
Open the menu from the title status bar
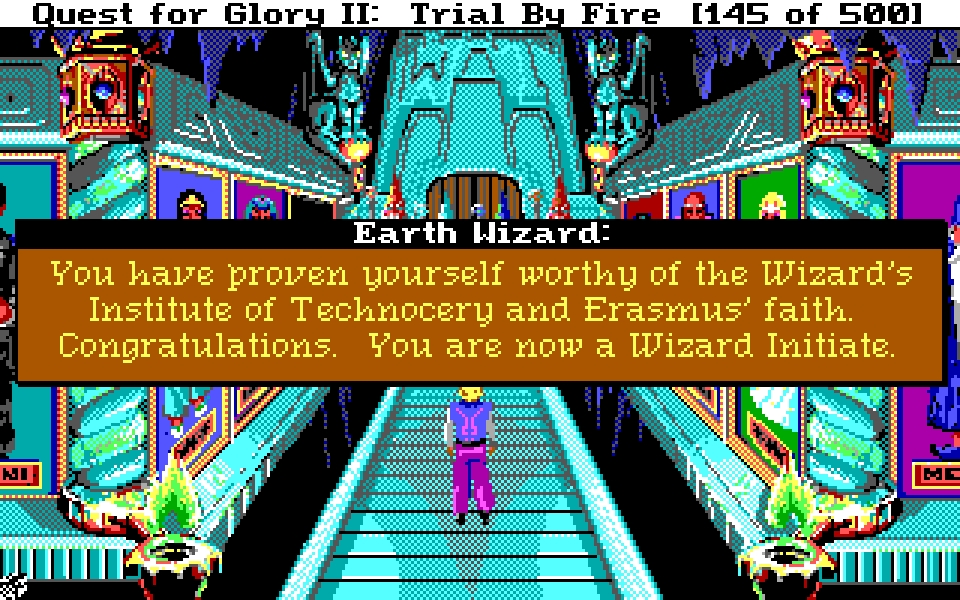point(479,13)
